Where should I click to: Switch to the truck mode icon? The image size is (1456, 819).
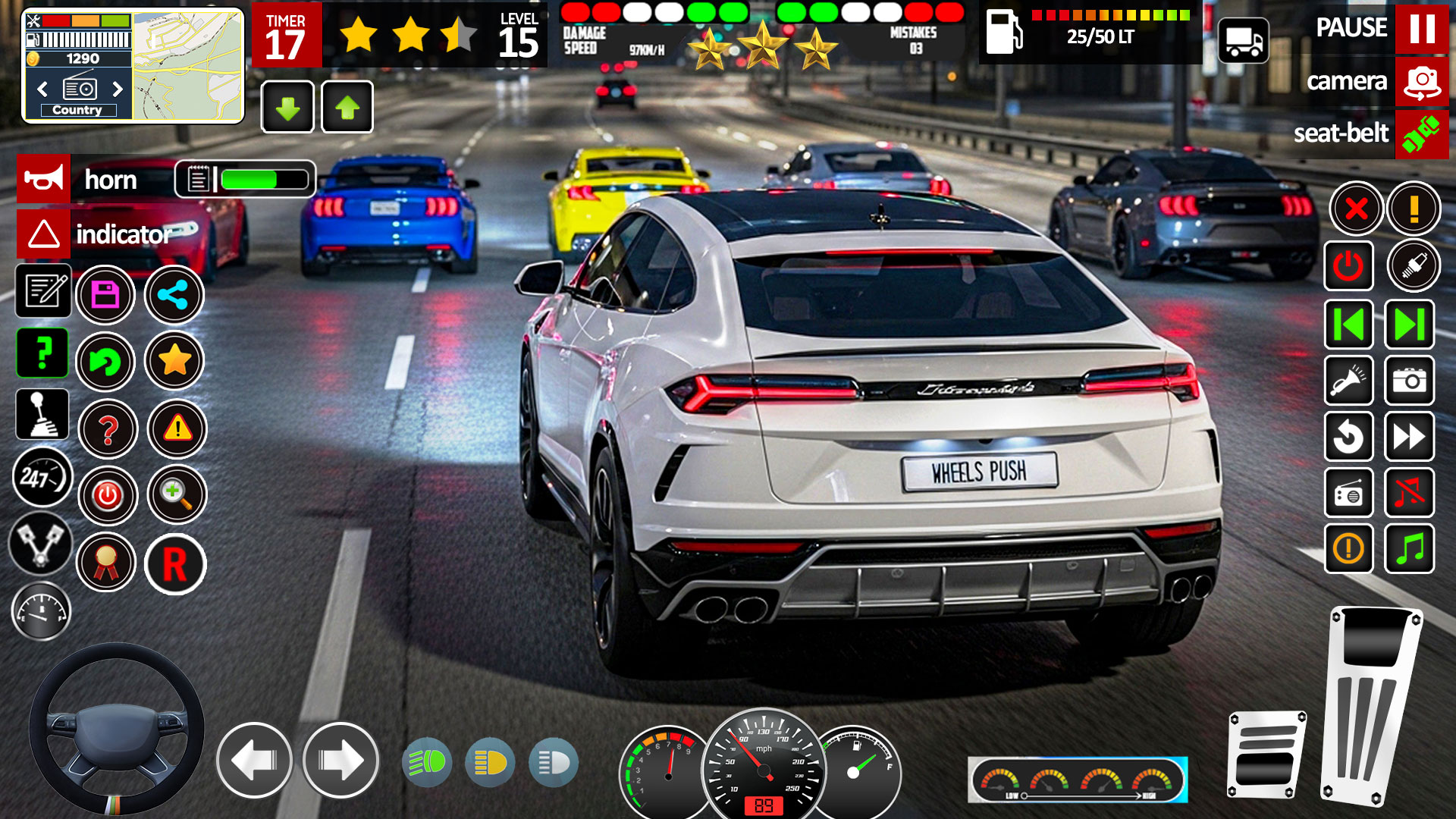click(x=1245, y=42)
